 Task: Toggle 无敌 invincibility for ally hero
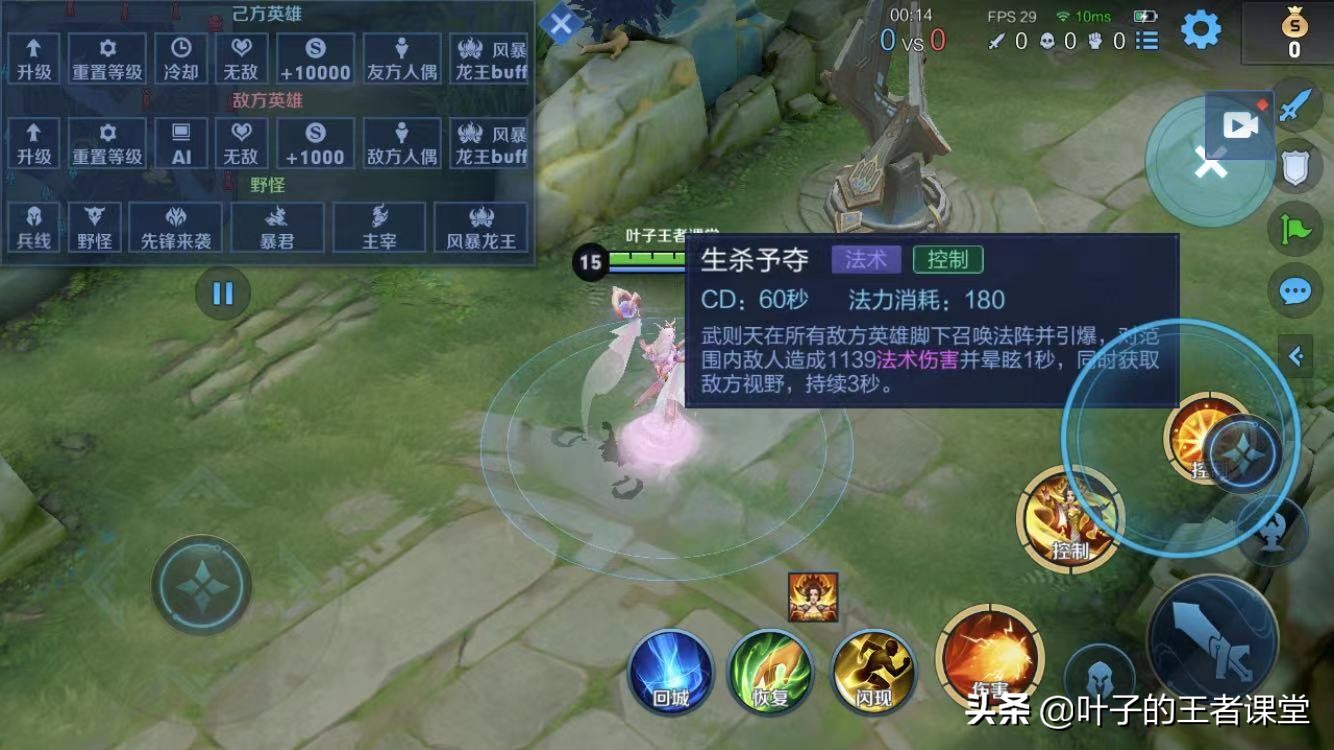242,57
